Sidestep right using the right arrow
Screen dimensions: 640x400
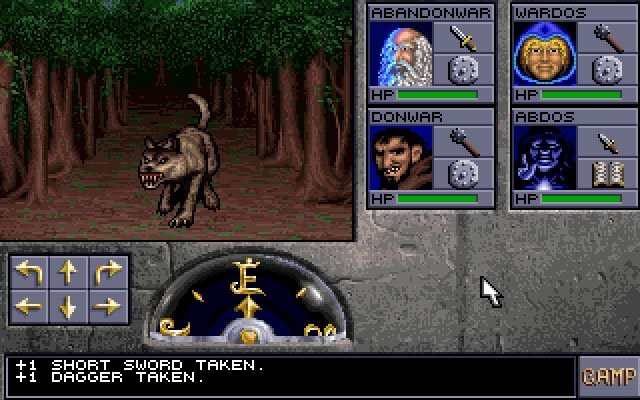107,307
